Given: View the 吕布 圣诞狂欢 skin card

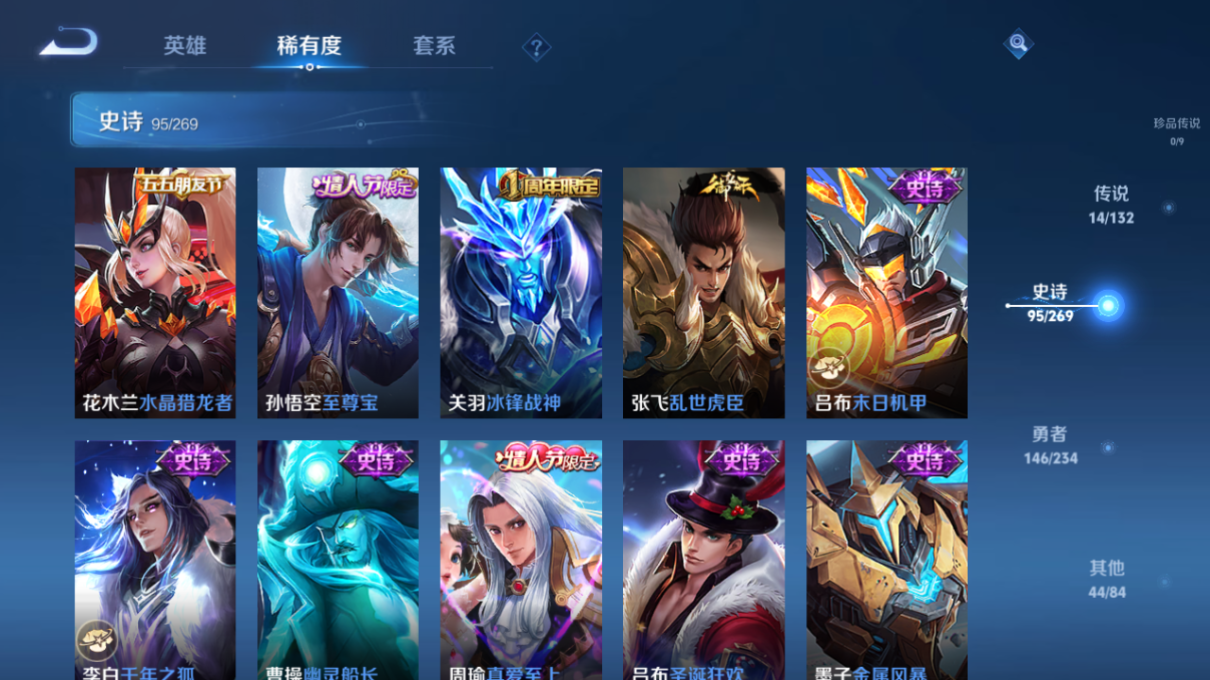Looking at the screenshot, I should pos(704,560).
